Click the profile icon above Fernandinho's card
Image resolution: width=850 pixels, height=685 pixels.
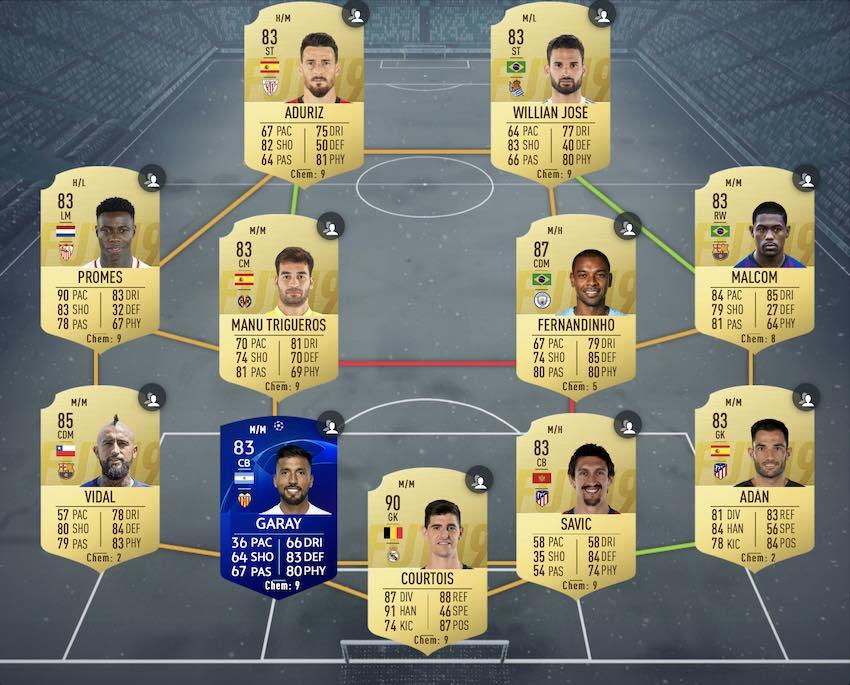click(x=627, y=228)
